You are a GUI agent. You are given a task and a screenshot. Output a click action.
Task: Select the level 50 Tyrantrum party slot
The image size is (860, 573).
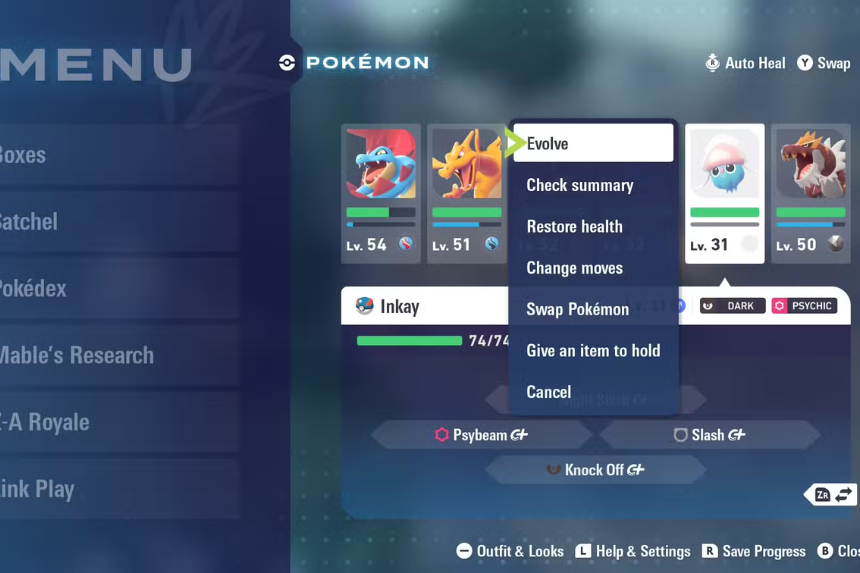pyautogui.click(x=810, y=192)
